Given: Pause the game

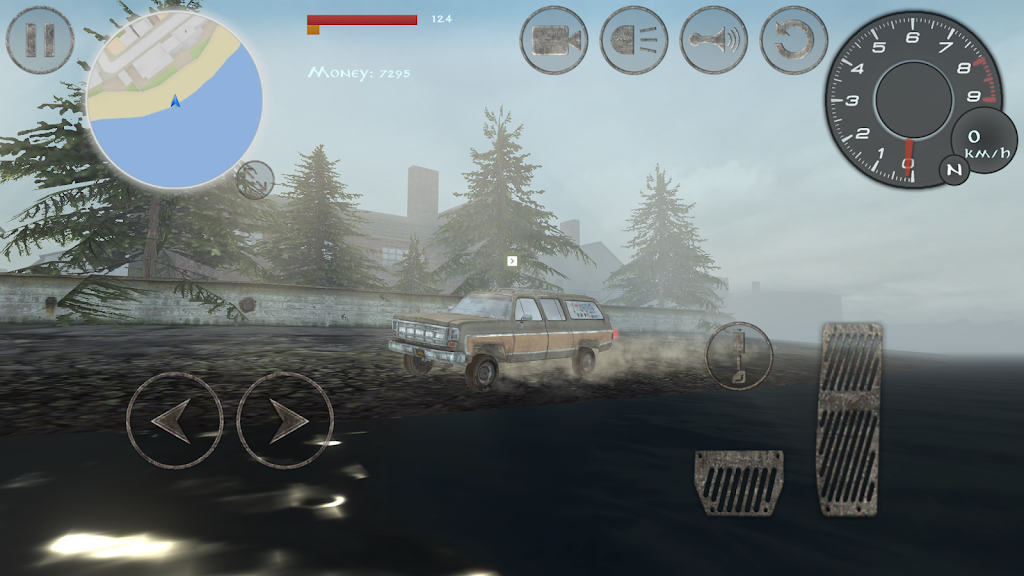Looking at the screenshot, I should point(40,40).
